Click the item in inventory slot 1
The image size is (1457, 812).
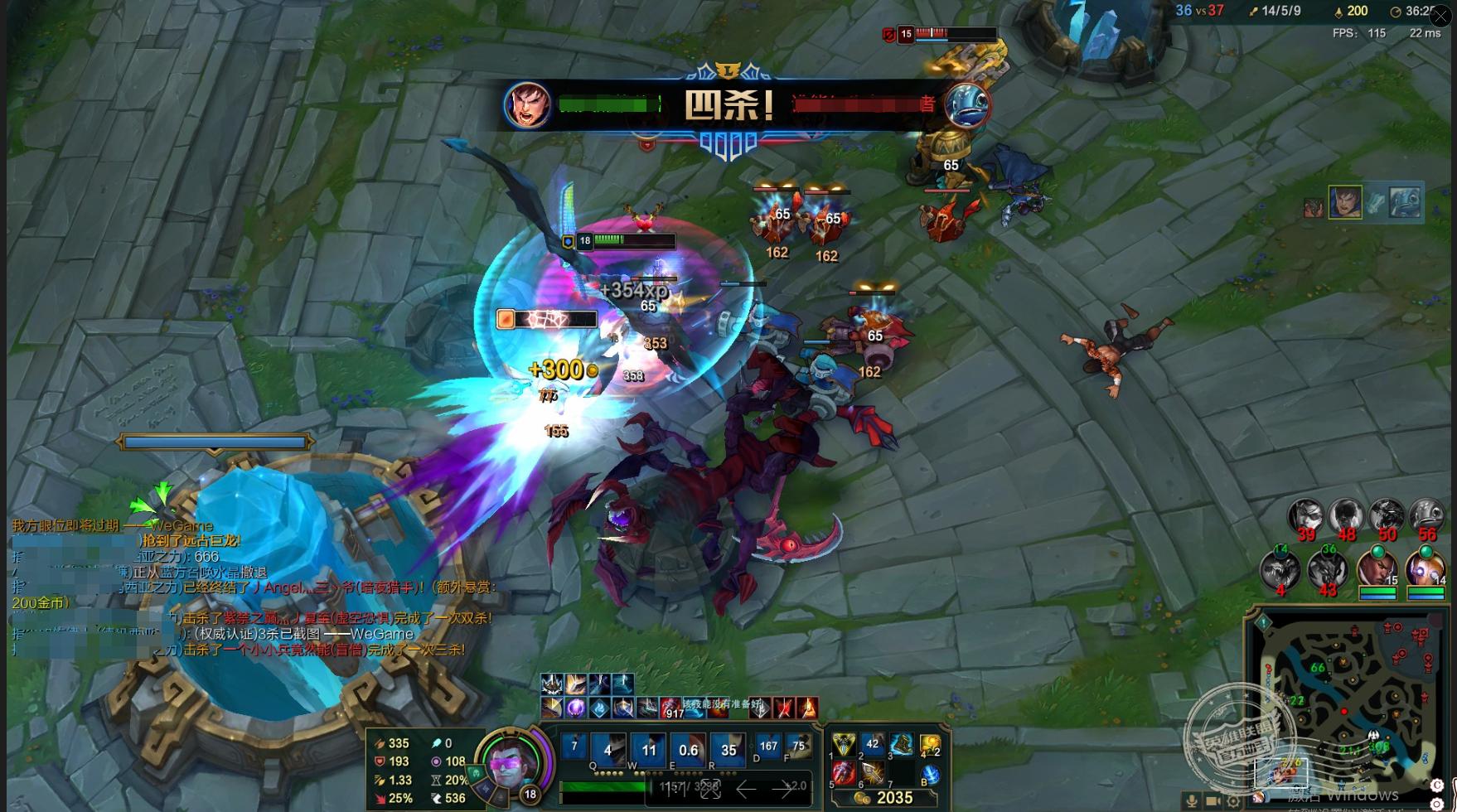[844, 745]
